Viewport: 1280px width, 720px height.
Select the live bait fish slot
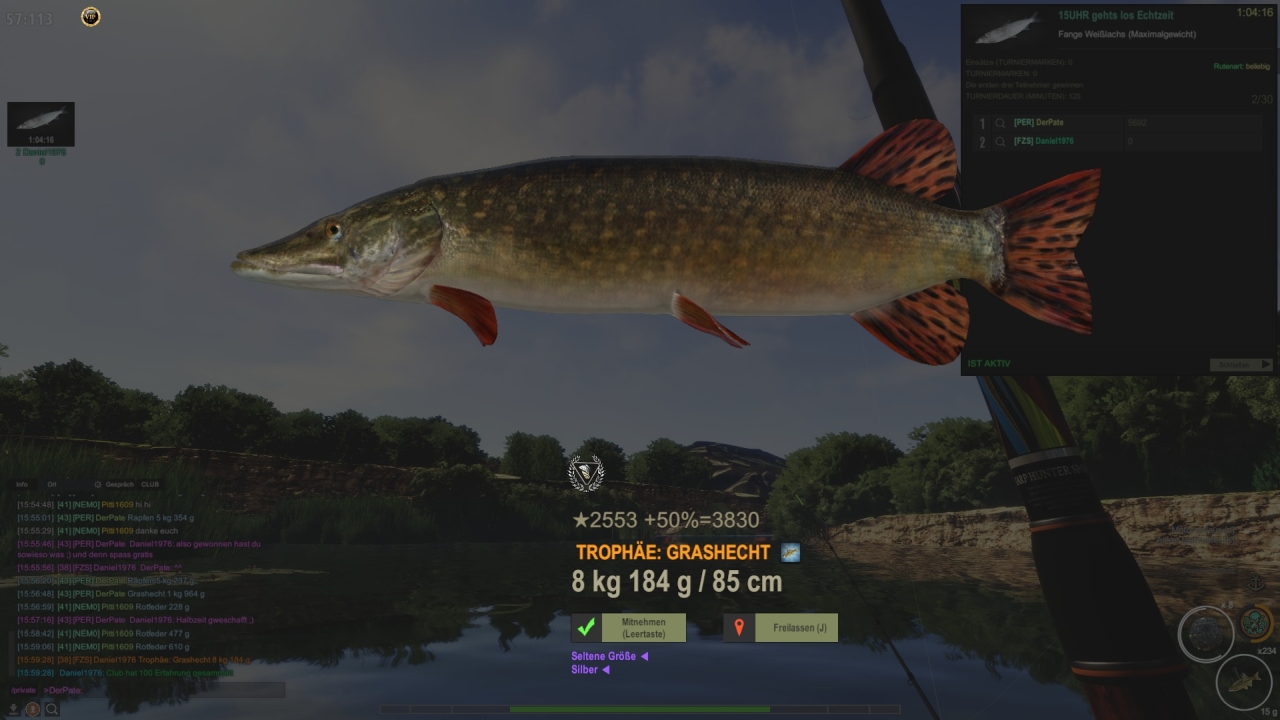coord(1243,682)
